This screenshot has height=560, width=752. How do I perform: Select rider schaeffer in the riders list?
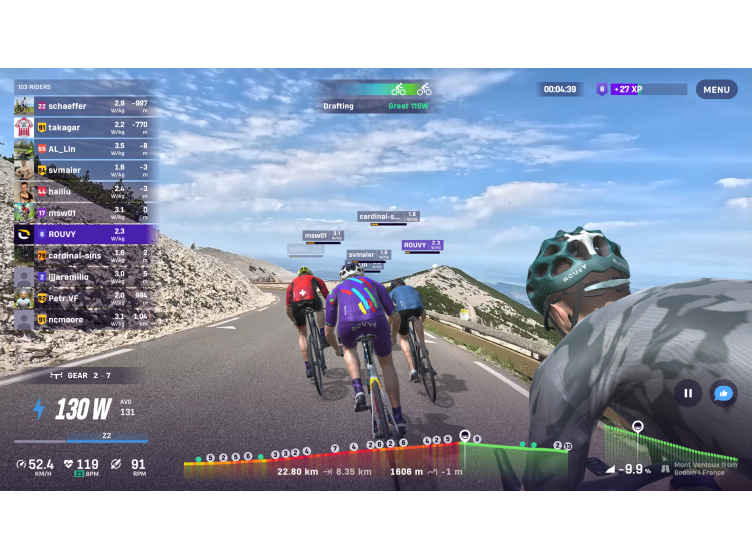pos(85,106)
